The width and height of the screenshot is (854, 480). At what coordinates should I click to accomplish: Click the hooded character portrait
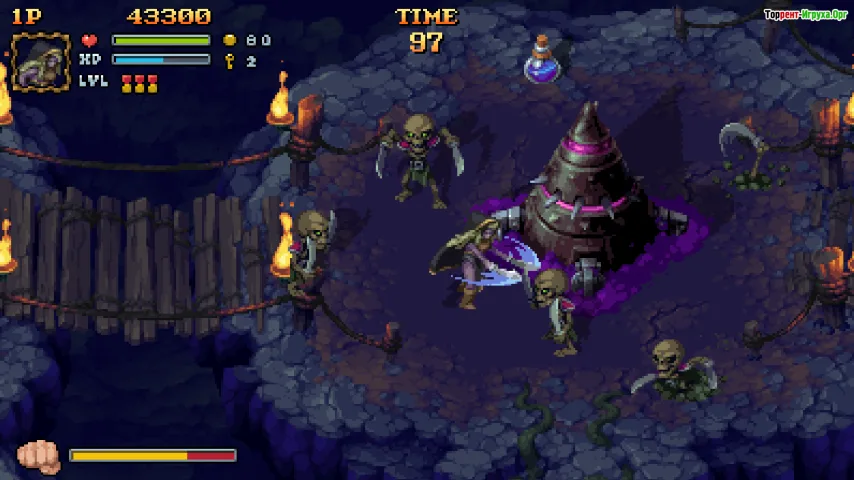40,62
